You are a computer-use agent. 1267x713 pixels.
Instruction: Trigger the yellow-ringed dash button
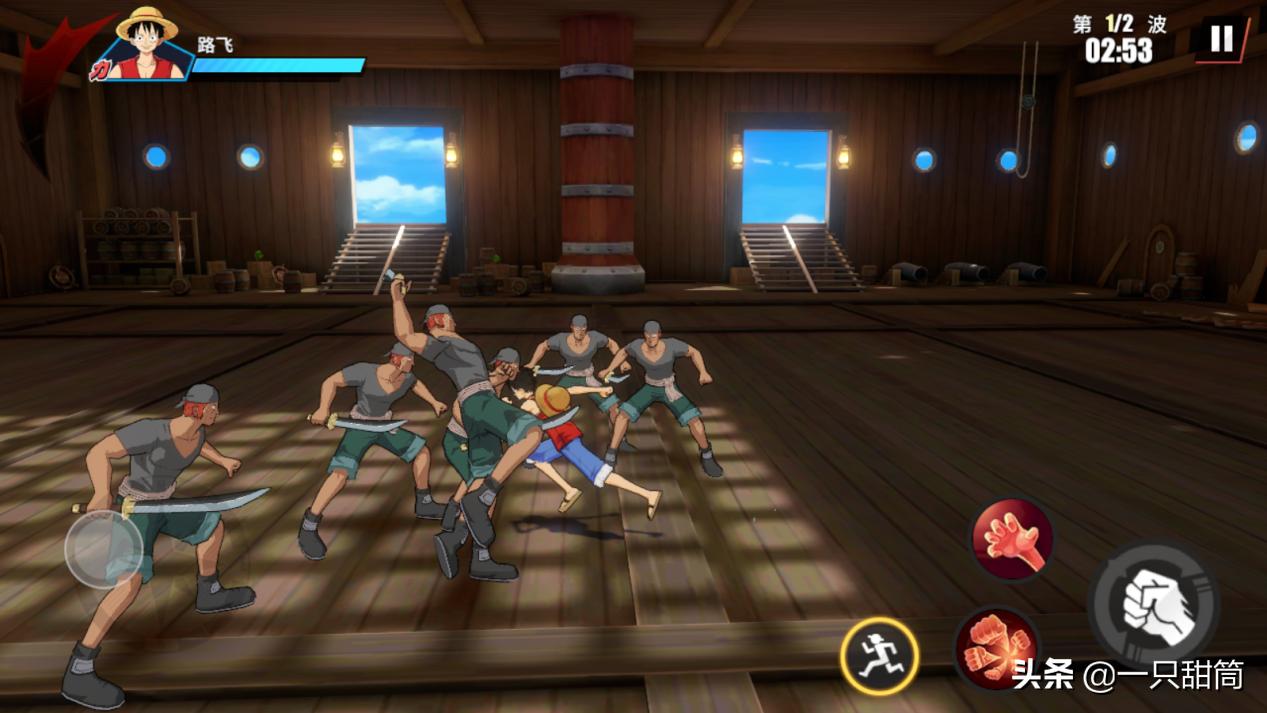point(879,656)
